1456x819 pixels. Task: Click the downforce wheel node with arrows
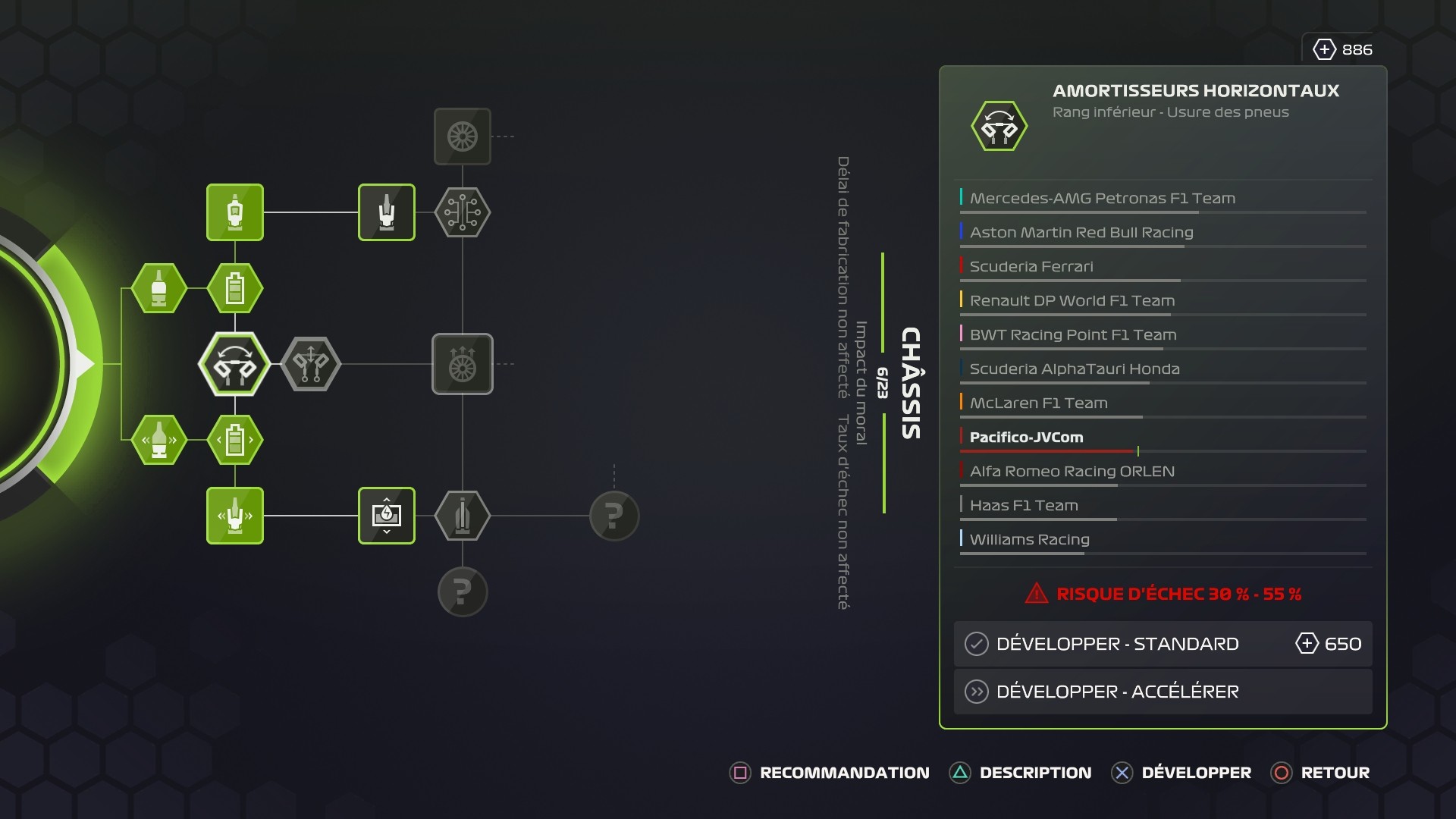[x=463, y=364]
